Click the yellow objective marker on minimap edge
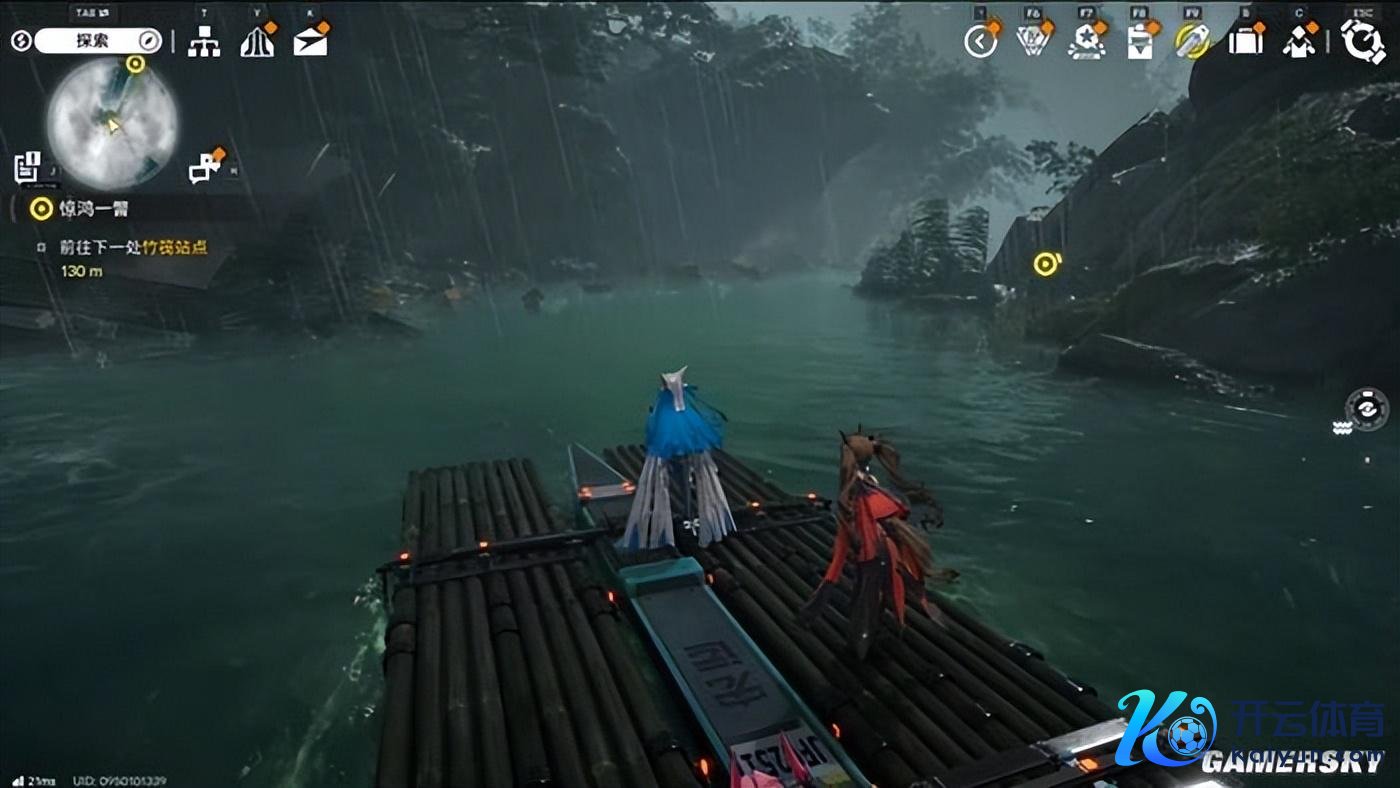 click(x=135, y=64)
